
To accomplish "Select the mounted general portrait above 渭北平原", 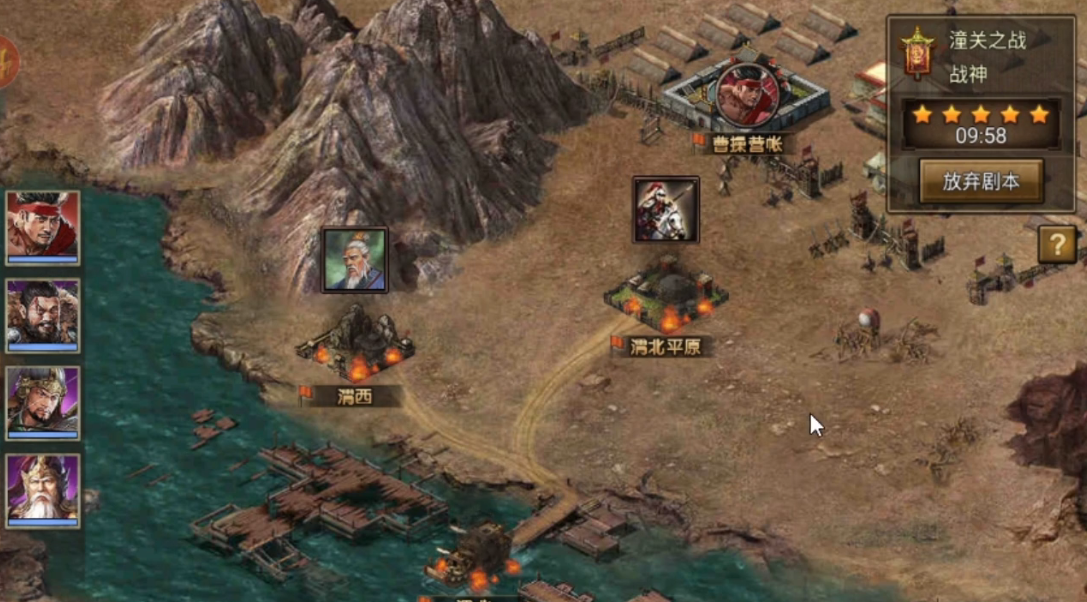I will click(666, 210).
